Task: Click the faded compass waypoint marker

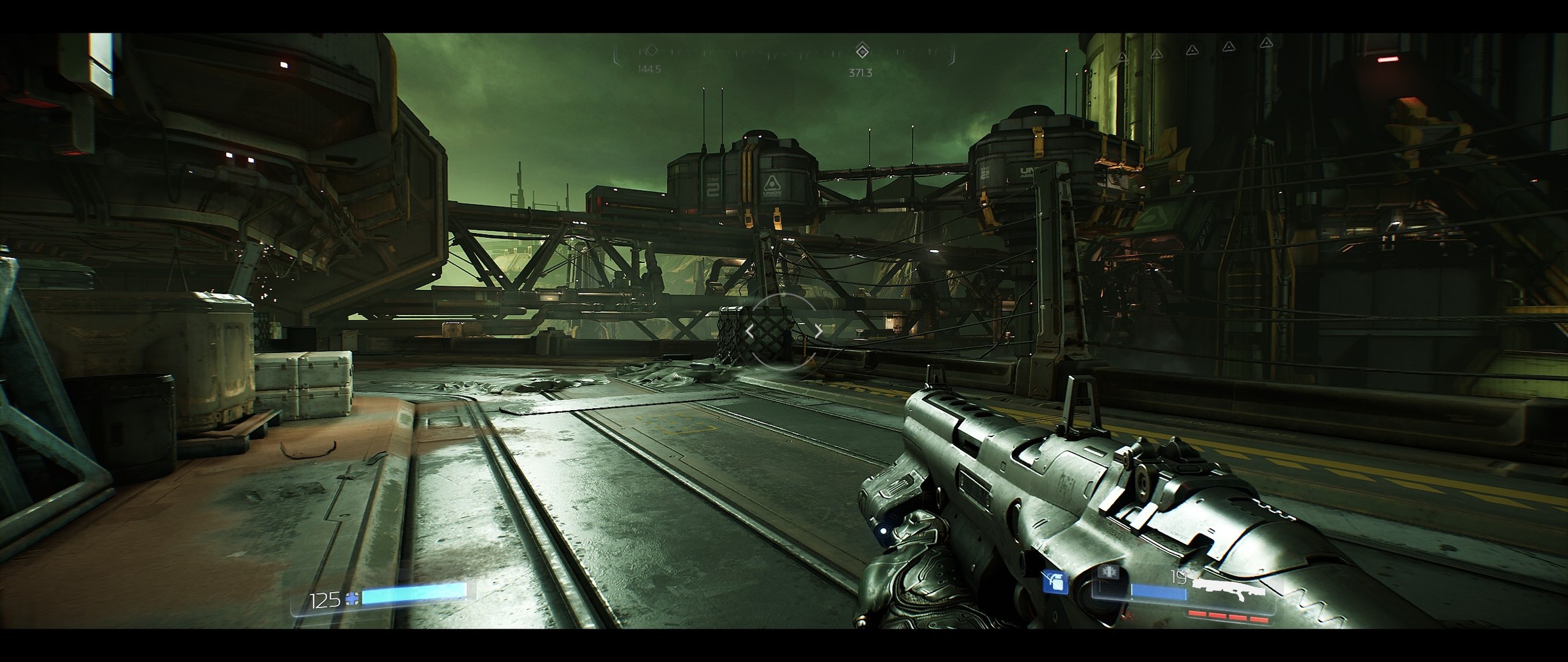Action: pos(651,50)
